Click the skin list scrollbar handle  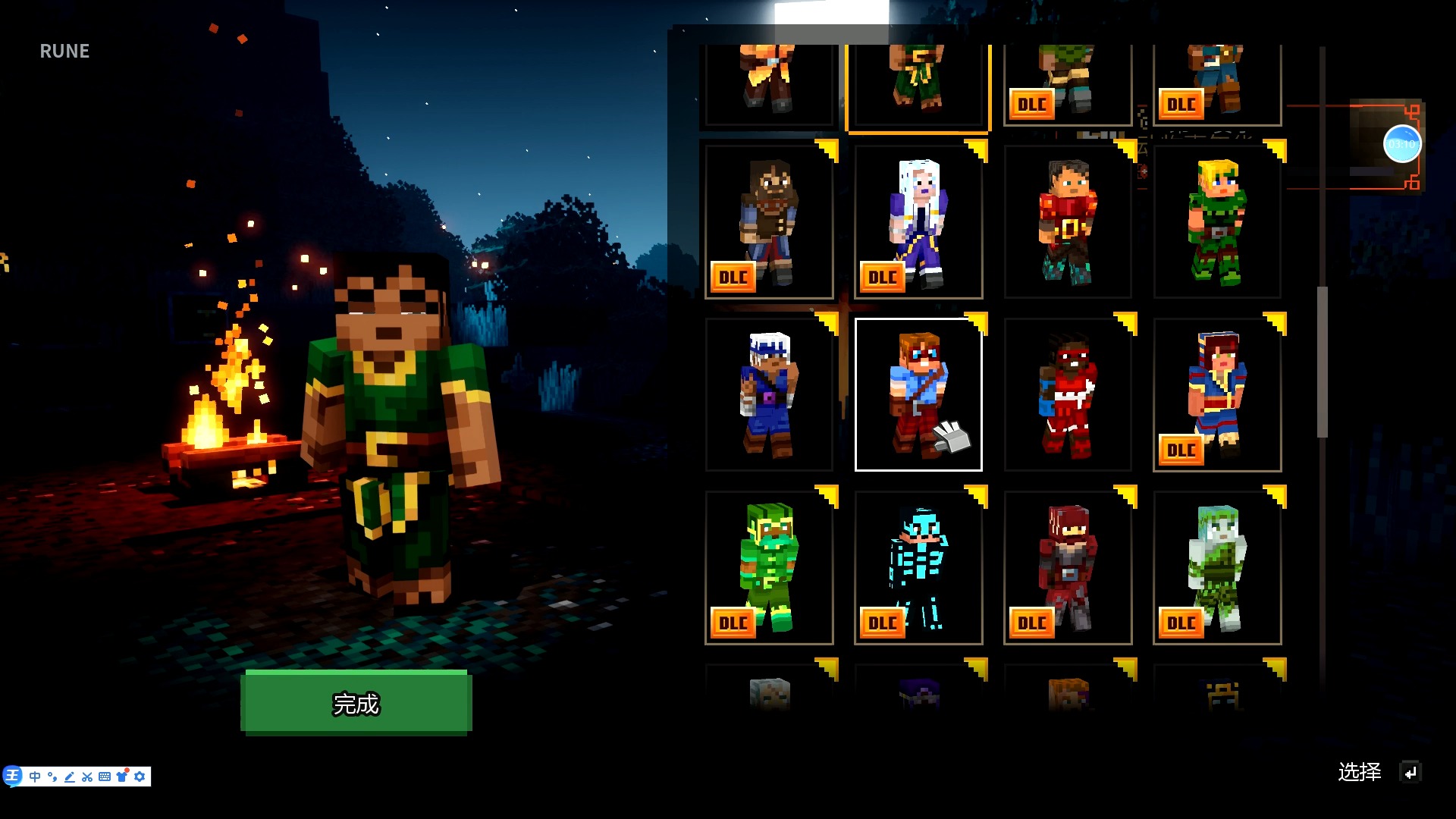(1323, 362)
